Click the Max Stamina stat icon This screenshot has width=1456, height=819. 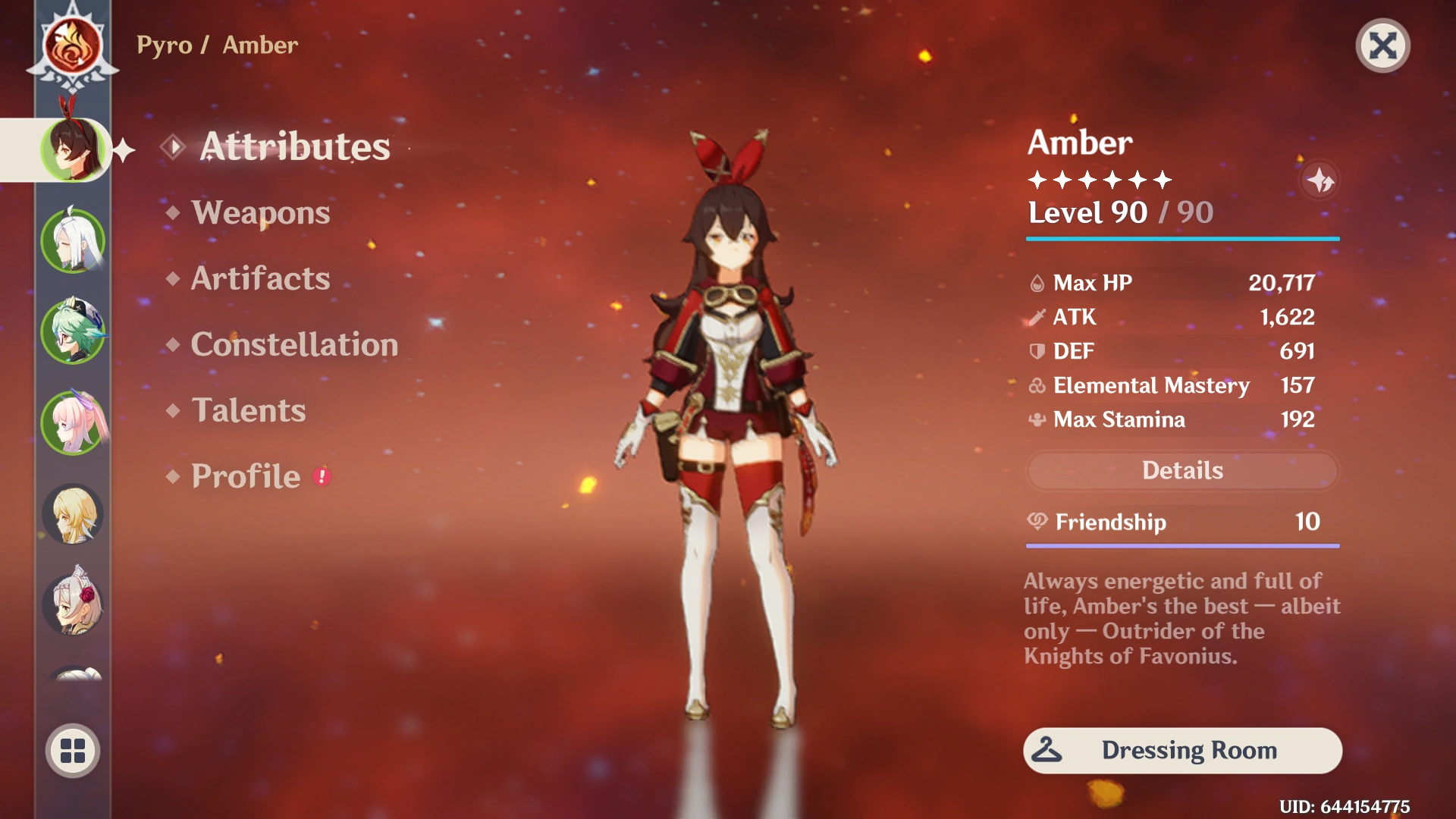[x=1036, y=419]
